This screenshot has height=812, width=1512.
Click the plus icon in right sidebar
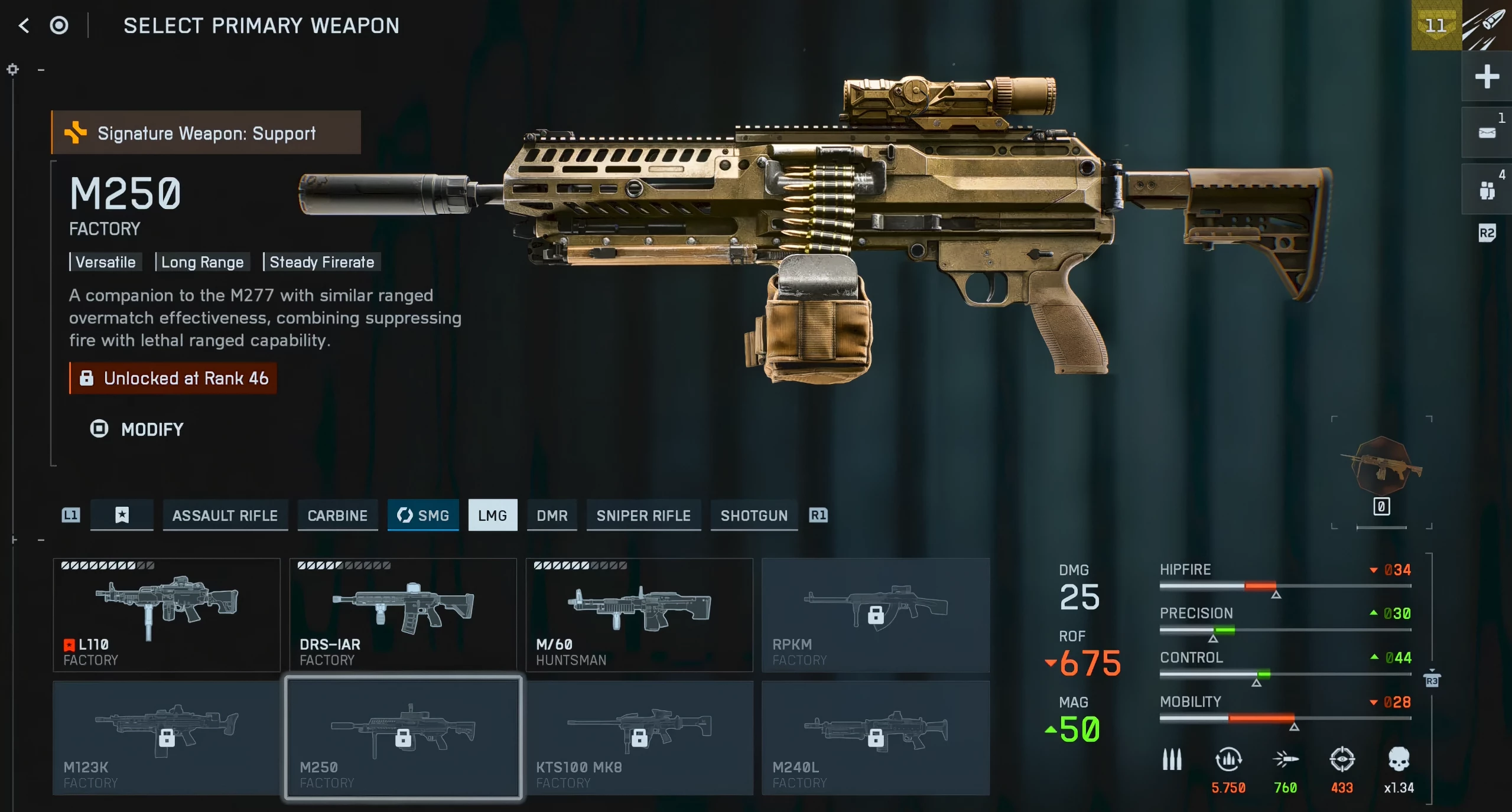(x=1487, y=77)
